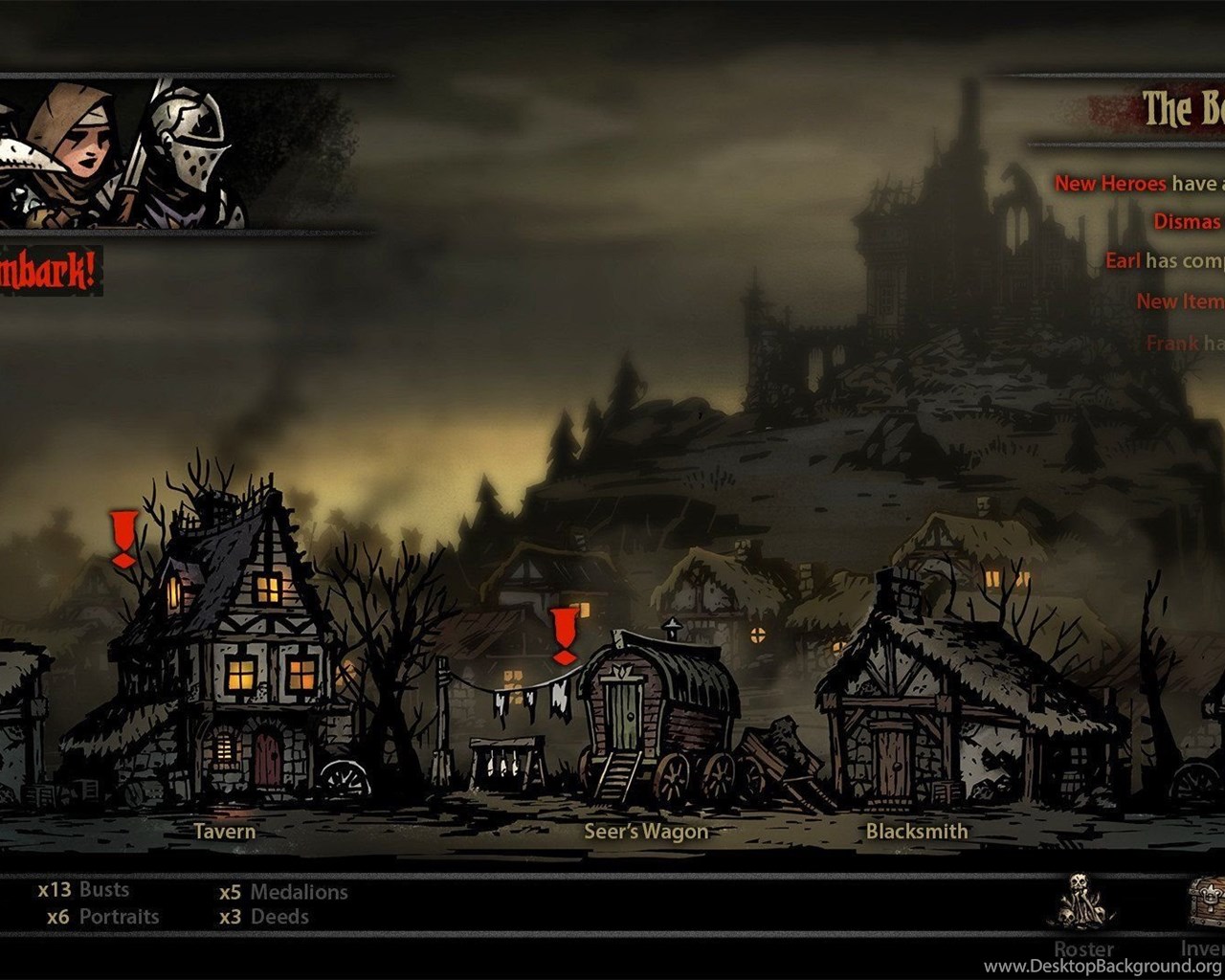Click the red alert marker by Seer's Wagon
This screenshot has width=1225, height=980.
coord(565,635)
